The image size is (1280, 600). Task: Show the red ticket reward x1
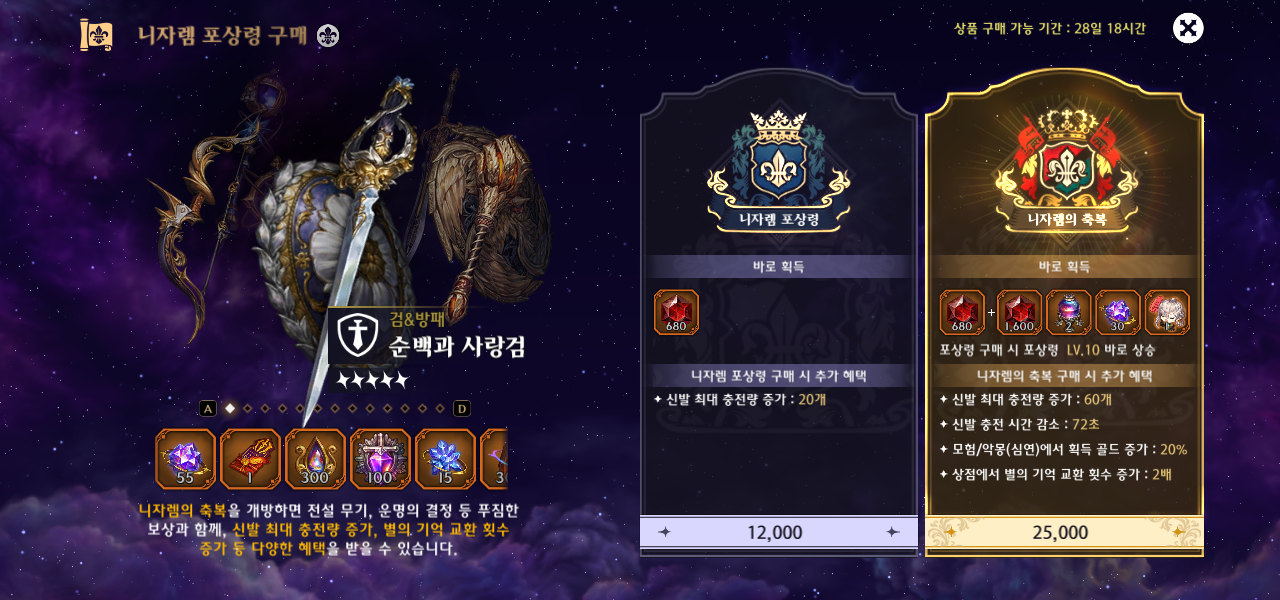(250, 459)
